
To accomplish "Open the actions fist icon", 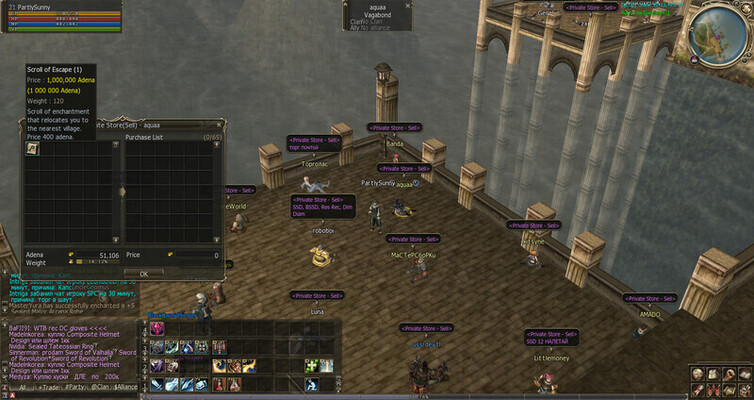I will [728, 373].
